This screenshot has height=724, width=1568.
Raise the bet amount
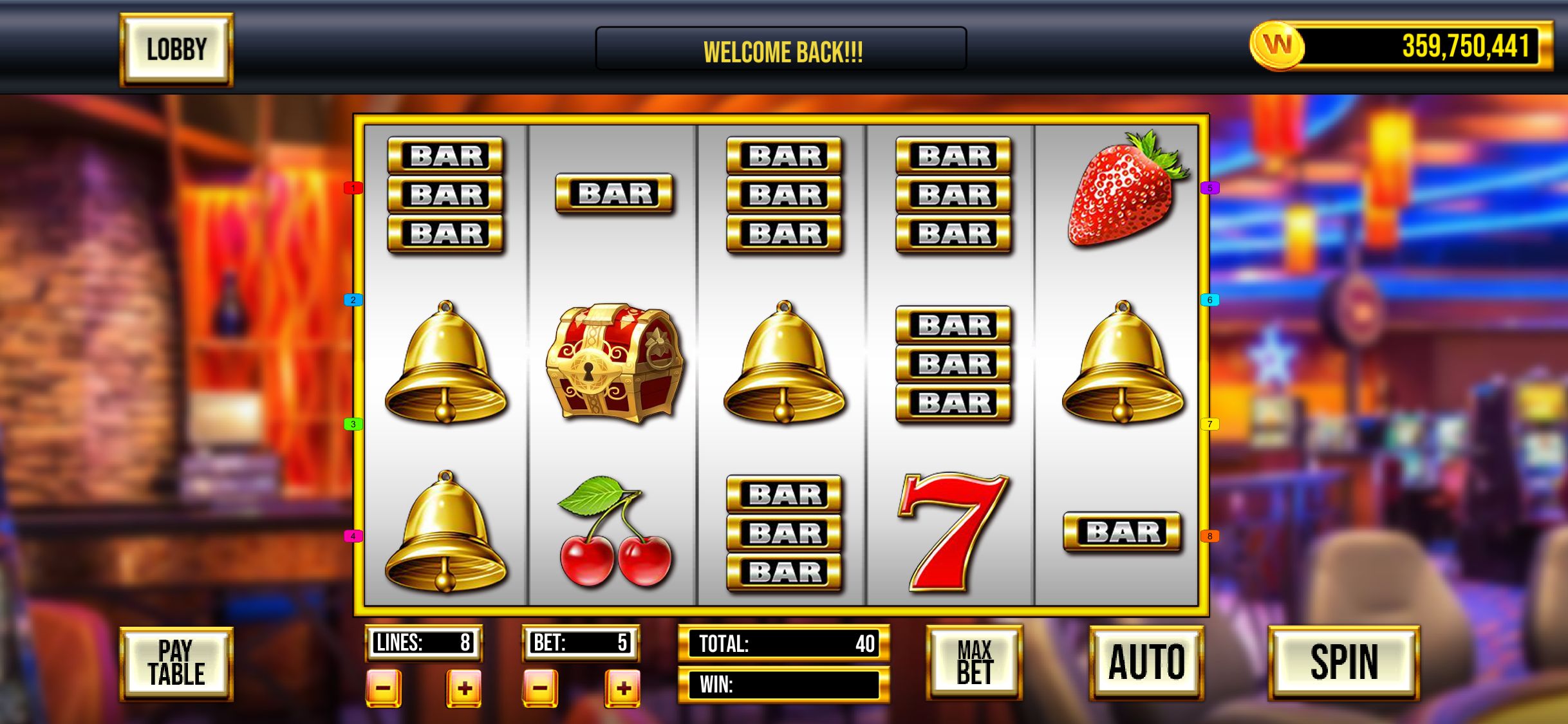coord(622,688)
